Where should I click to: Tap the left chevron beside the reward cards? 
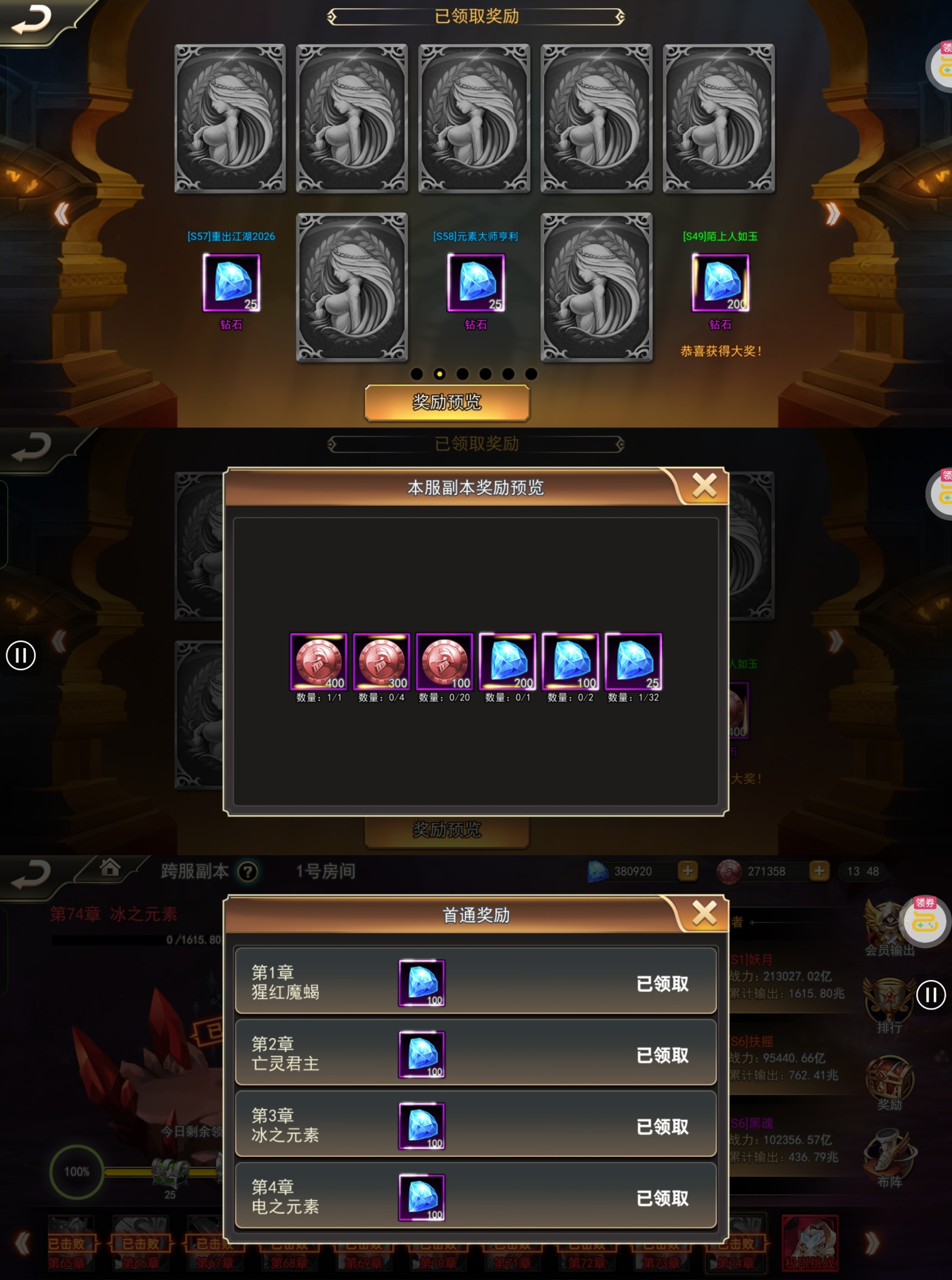click(61, 214)
